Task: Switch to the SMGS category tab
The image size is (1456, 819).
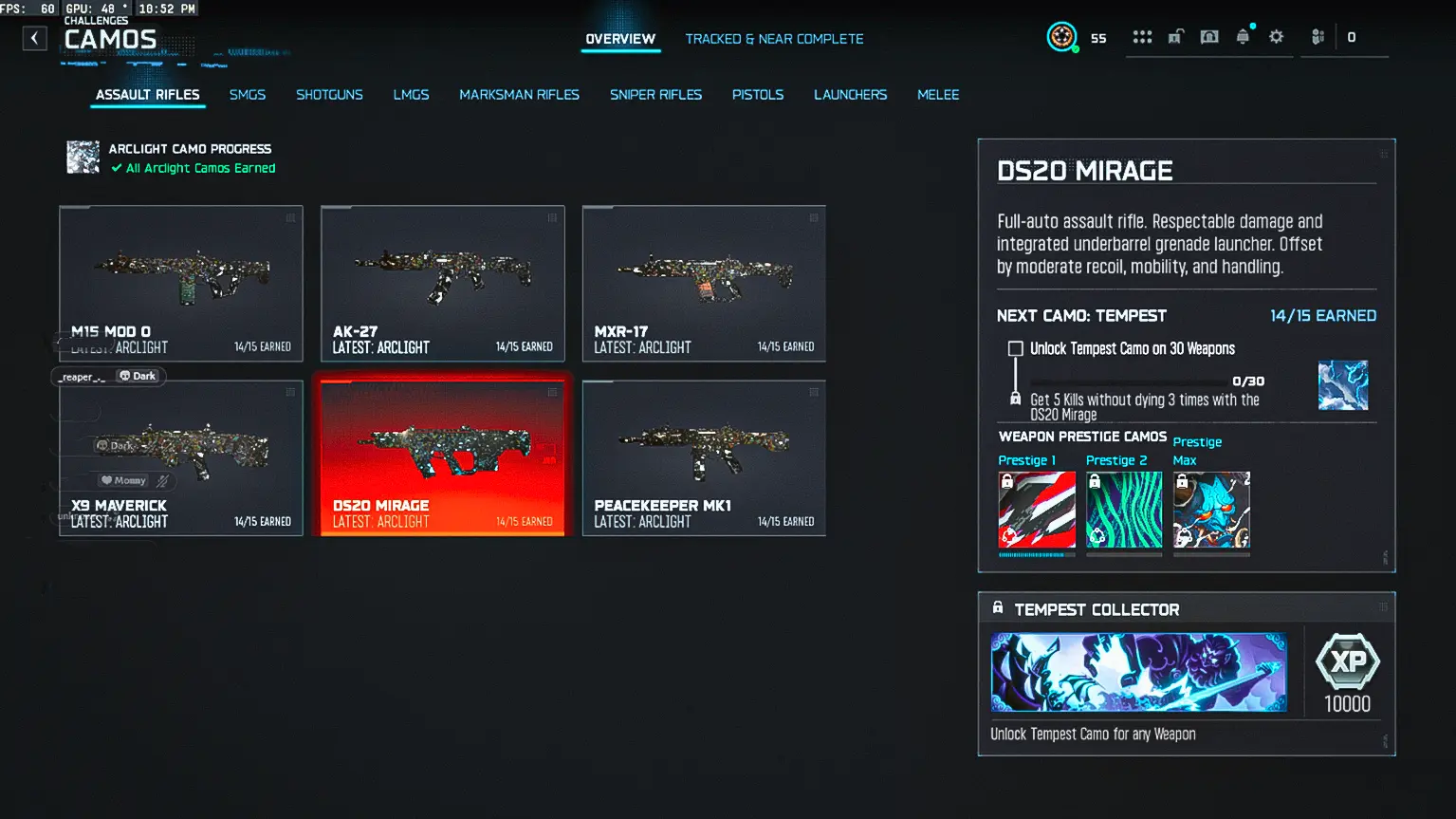Action: pyautogui.click(x=247, y=94)
